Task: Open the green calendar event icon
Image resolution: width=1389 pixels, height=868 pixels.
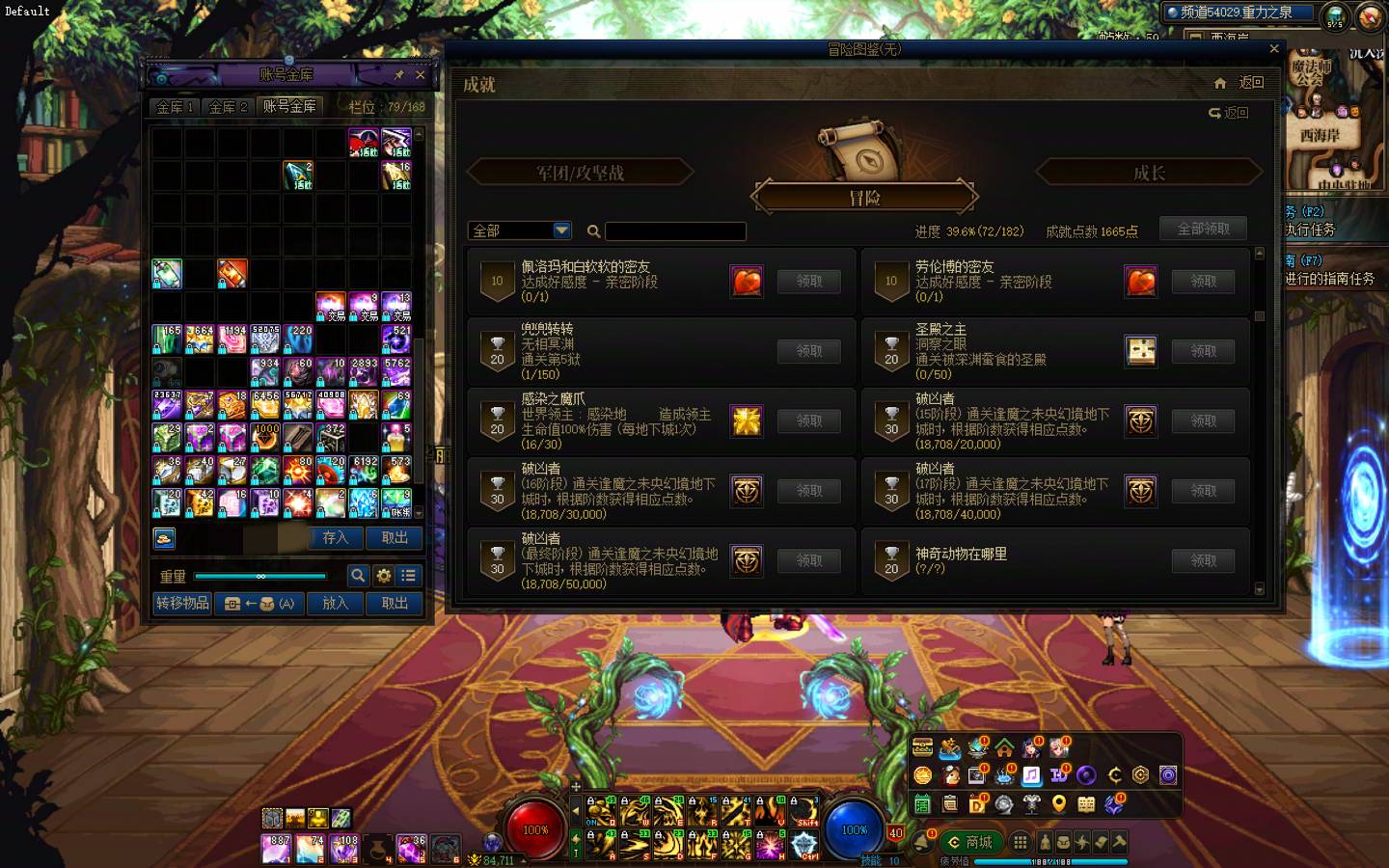Action: [x=922, y=801]
